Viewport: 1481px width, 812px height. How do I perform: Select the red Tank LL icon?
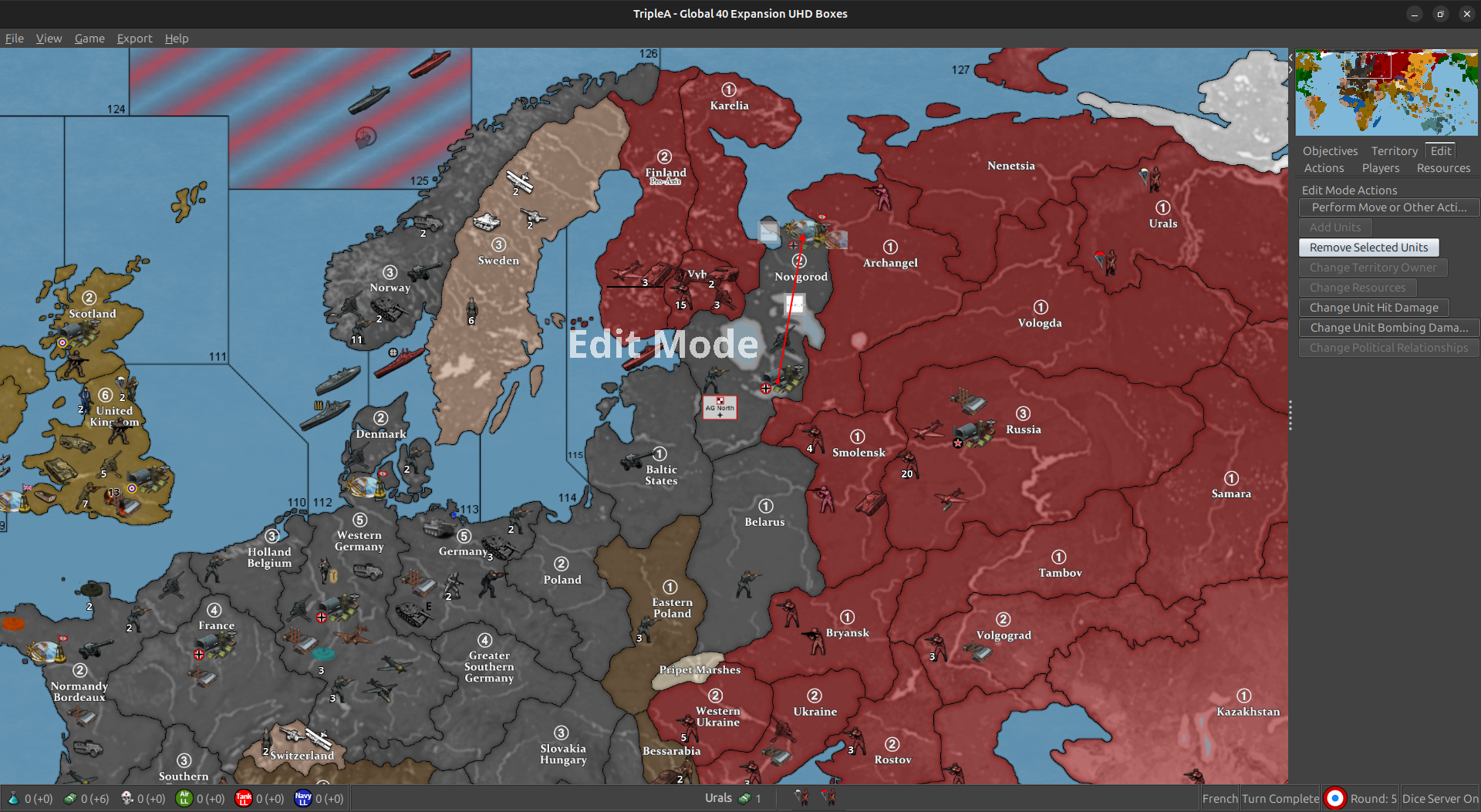coord(244,799)
